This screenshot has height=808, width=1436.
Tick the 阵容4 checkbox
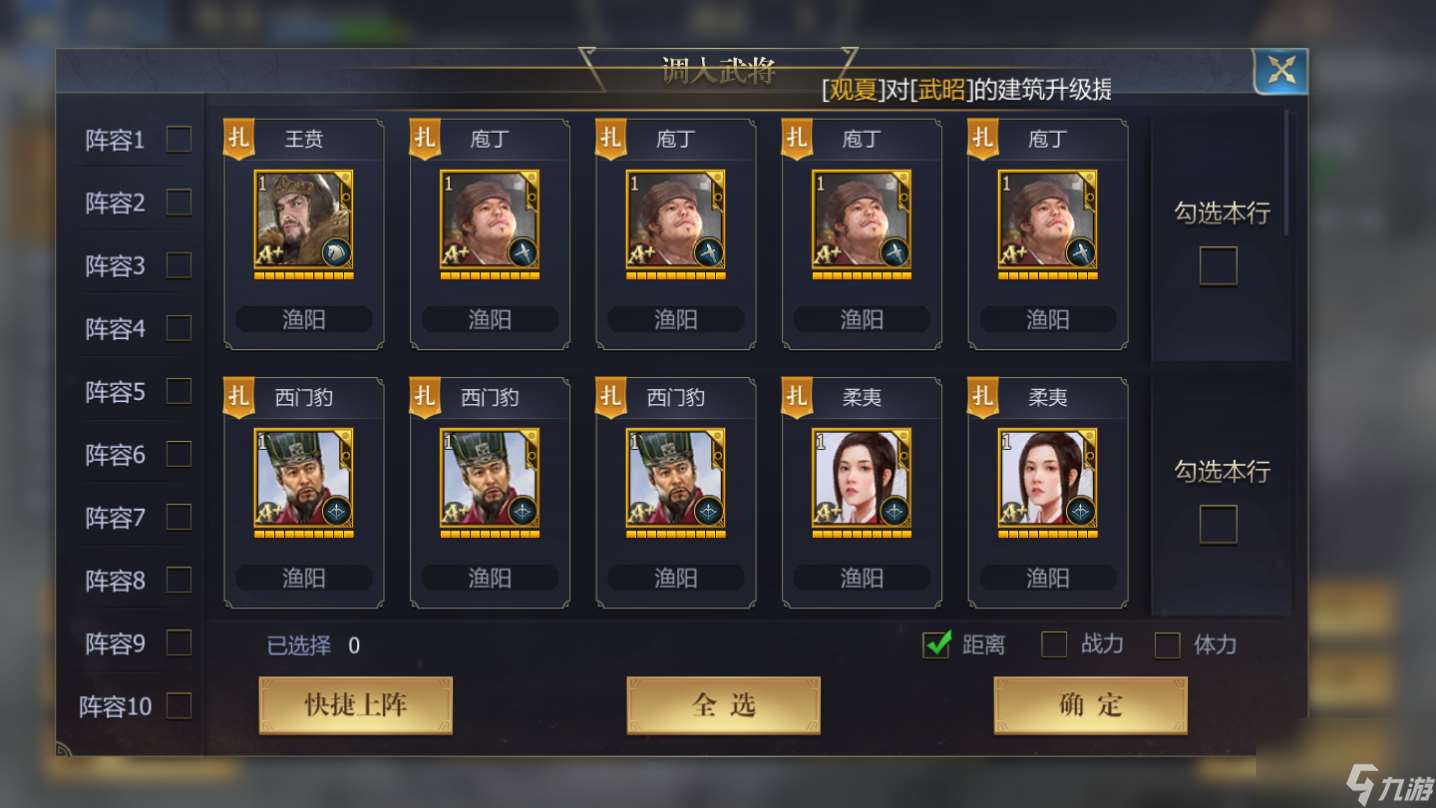point(179,328)
